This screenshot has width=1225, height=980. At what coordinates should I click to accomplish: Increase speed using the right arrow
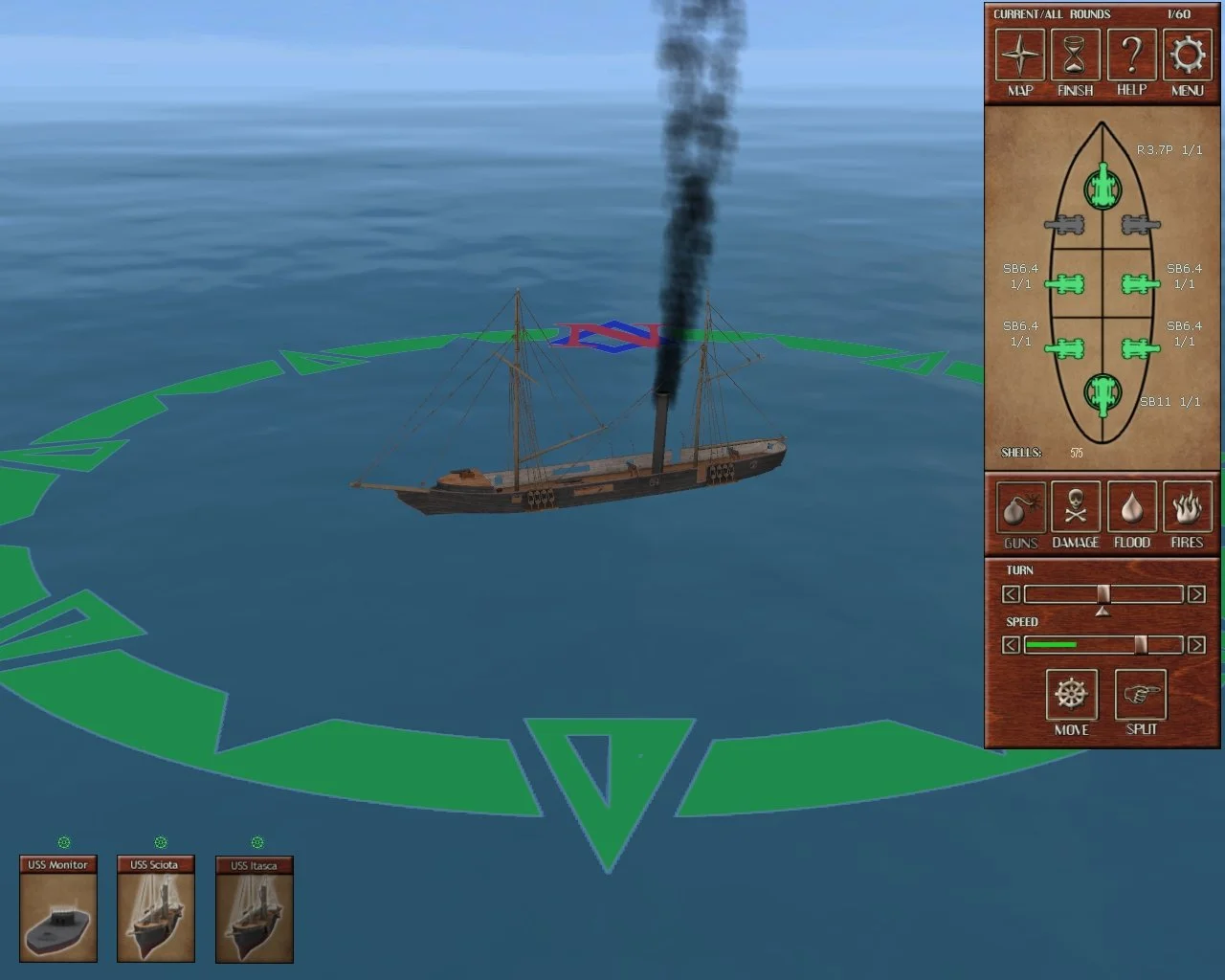tap(1197, 644)
